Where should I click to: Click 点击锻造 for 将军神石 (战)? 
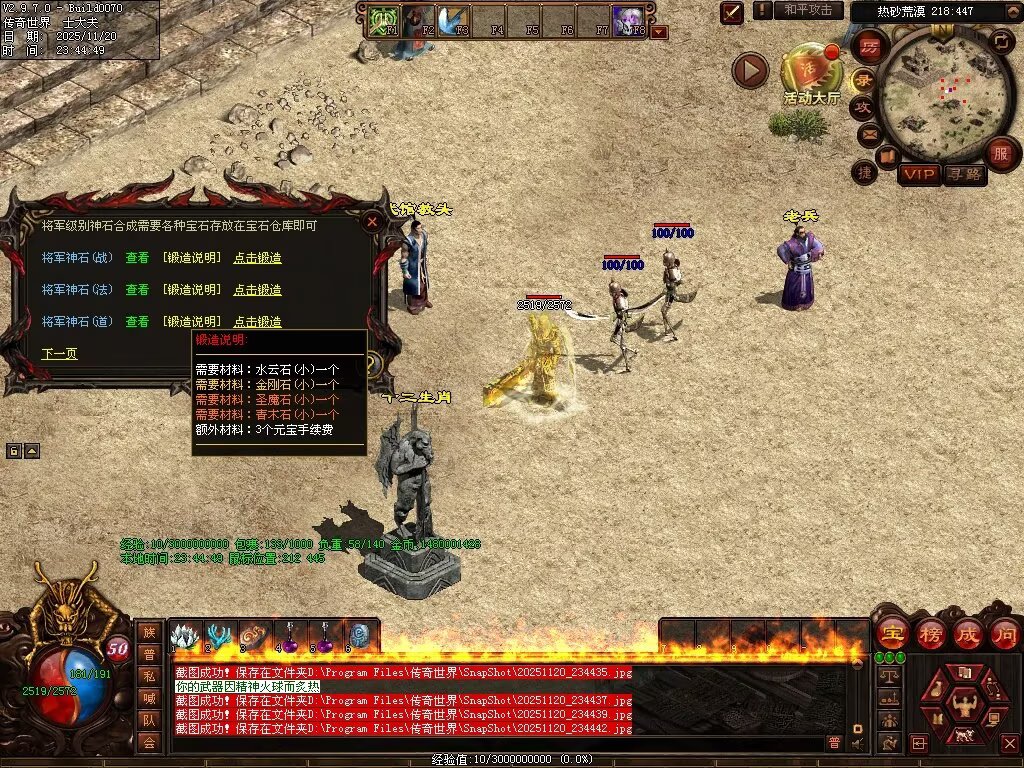[x=257, y=258]
